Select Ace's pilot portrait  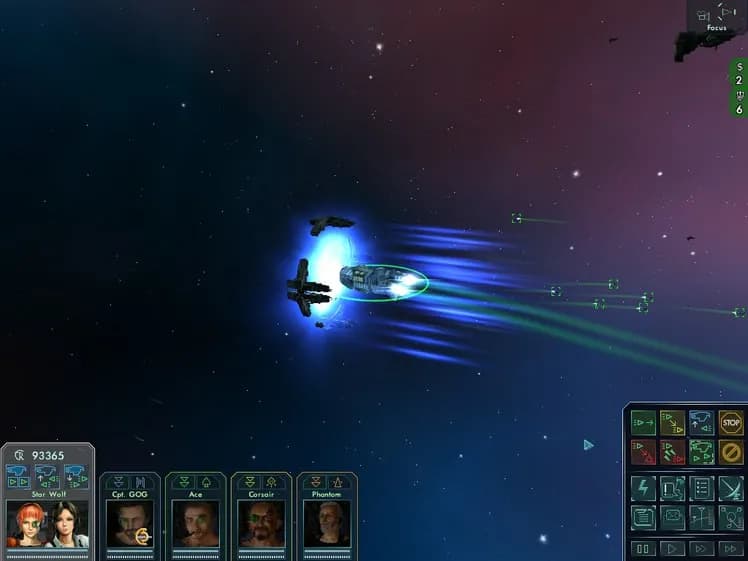click(x=195, y=522)
